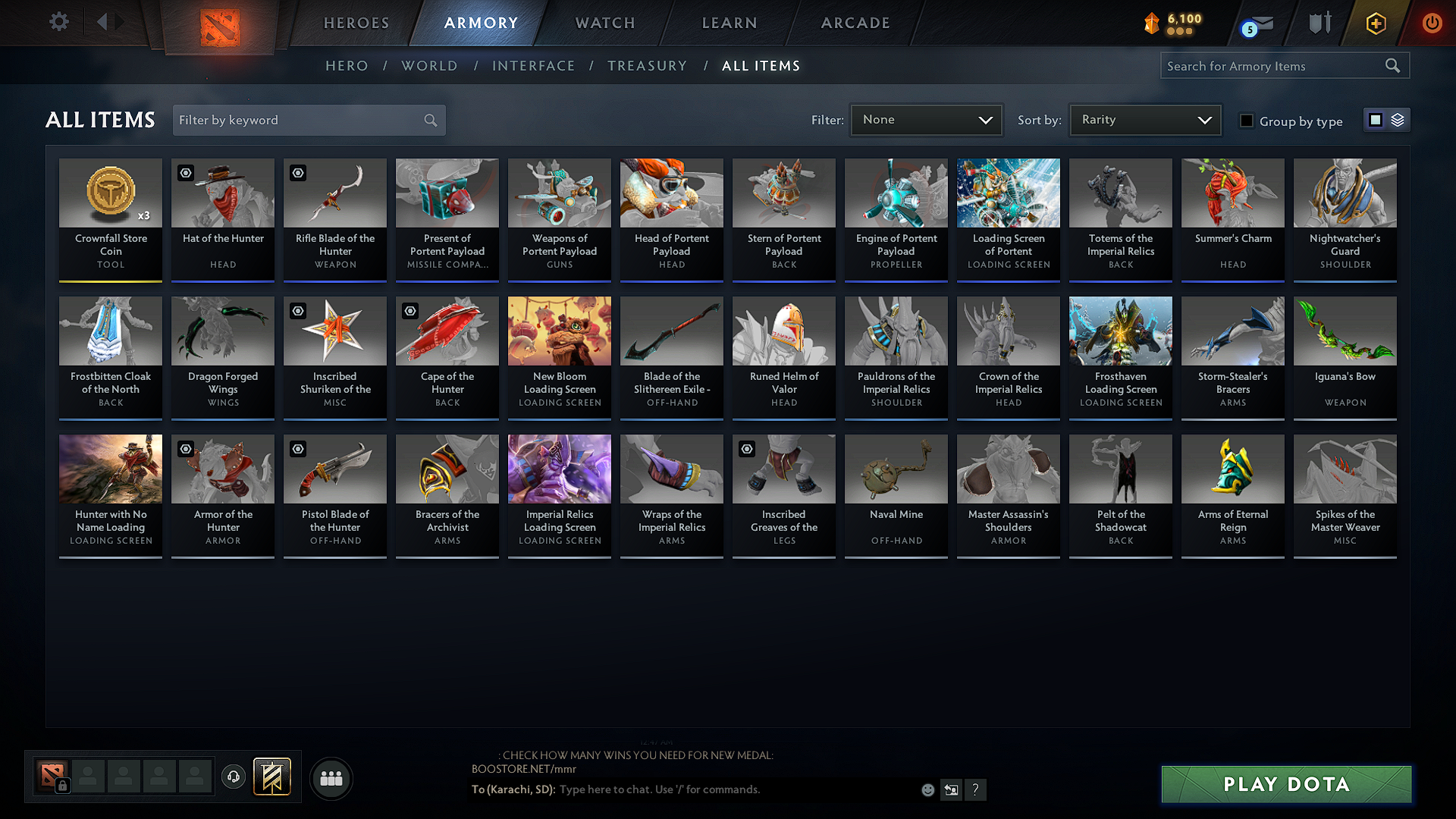Switch to the stacked layers grid view toggle
This screenshot has width=1456, height=819.
point(1398,120)
